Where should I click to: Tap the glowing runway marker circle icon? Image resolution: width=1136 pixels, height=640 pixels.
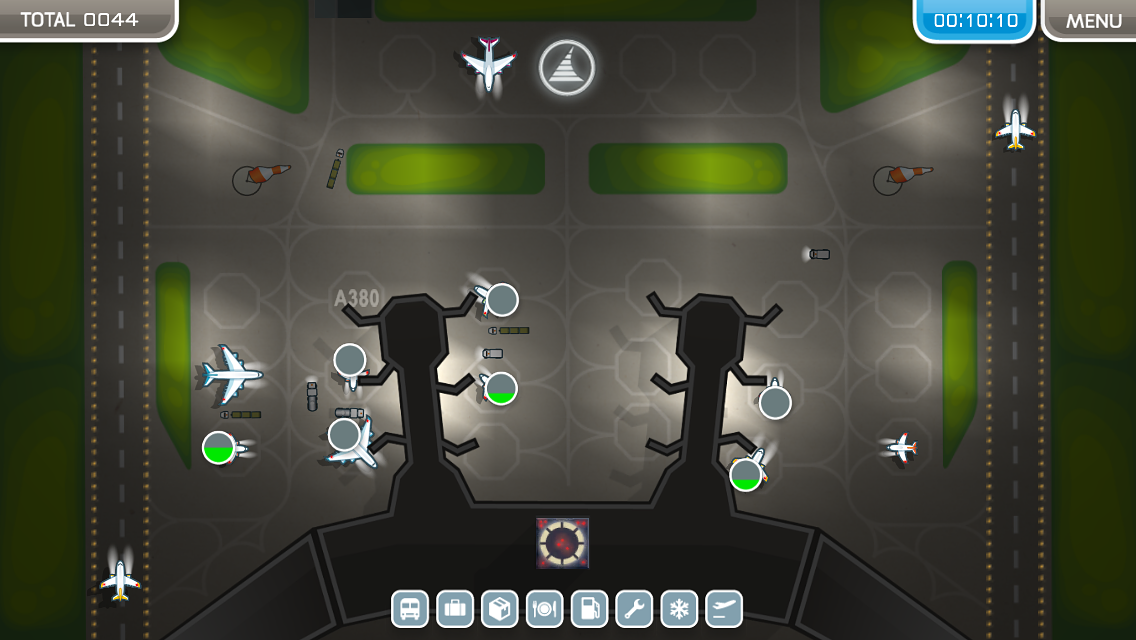click(x=567, y=68)
